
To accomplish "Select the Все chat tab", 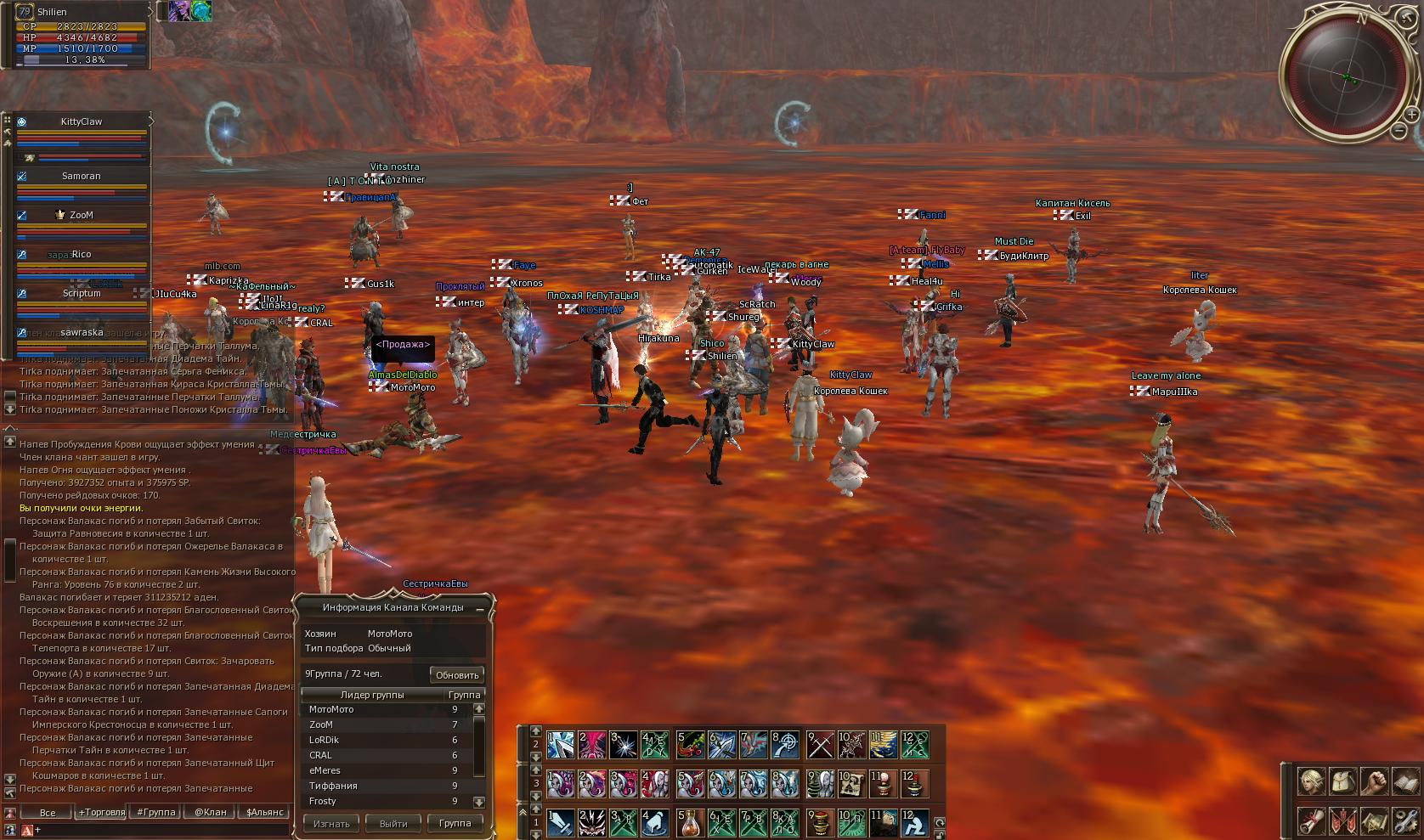I will (48, 813).
